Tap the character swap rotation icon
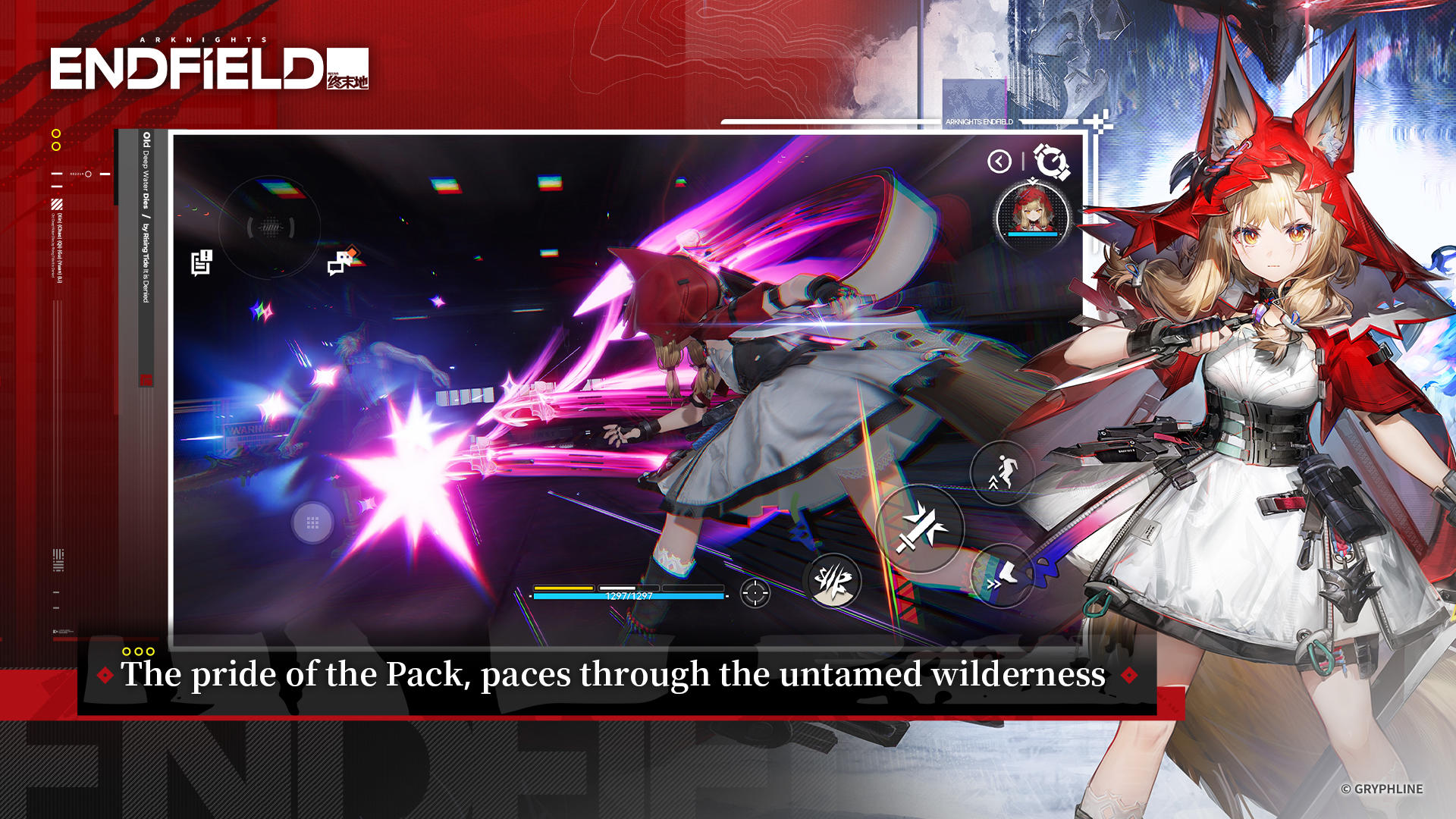The width and height of the screenshot is (1456, 819). pos(1052,162)
